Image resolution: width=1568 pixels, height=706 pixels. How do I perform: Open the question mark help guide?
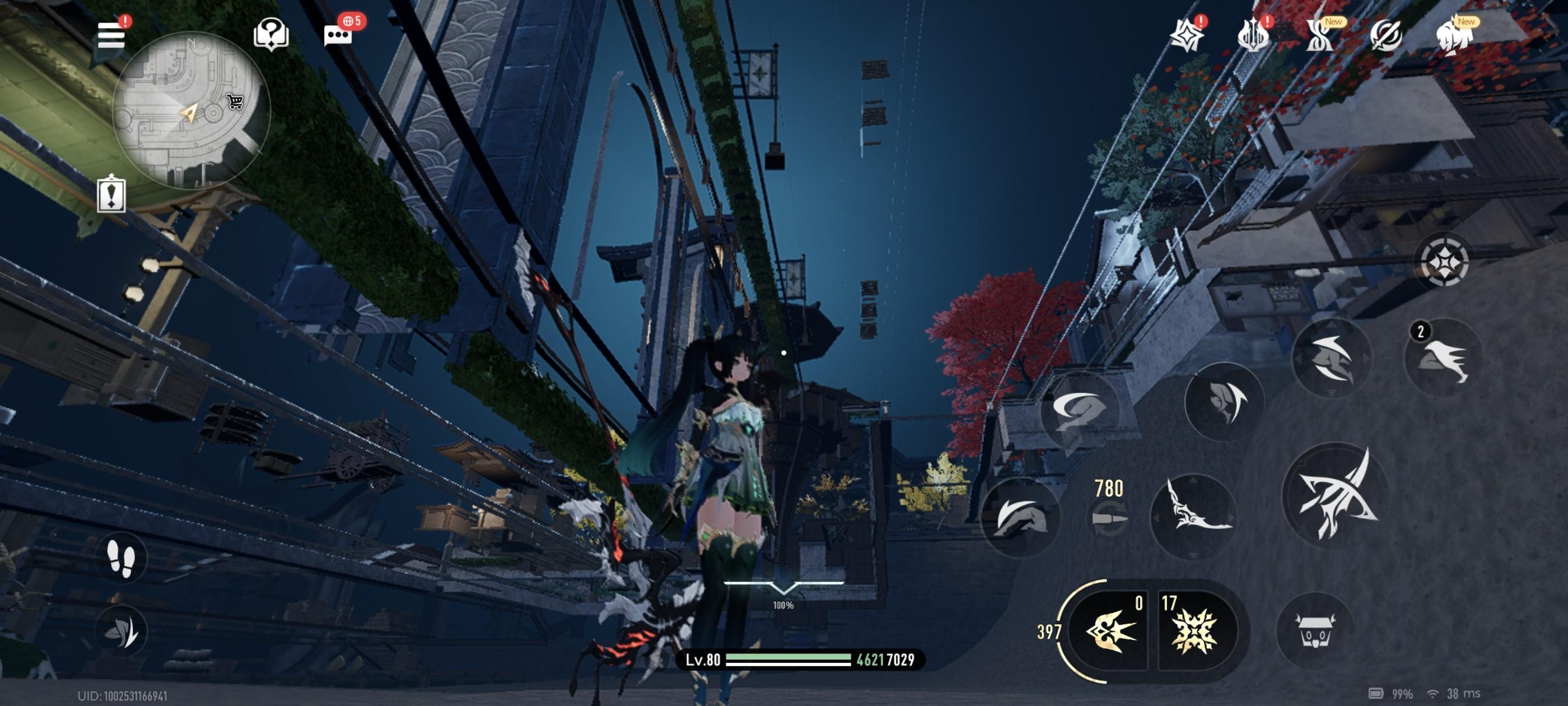[x=271, y=34]
